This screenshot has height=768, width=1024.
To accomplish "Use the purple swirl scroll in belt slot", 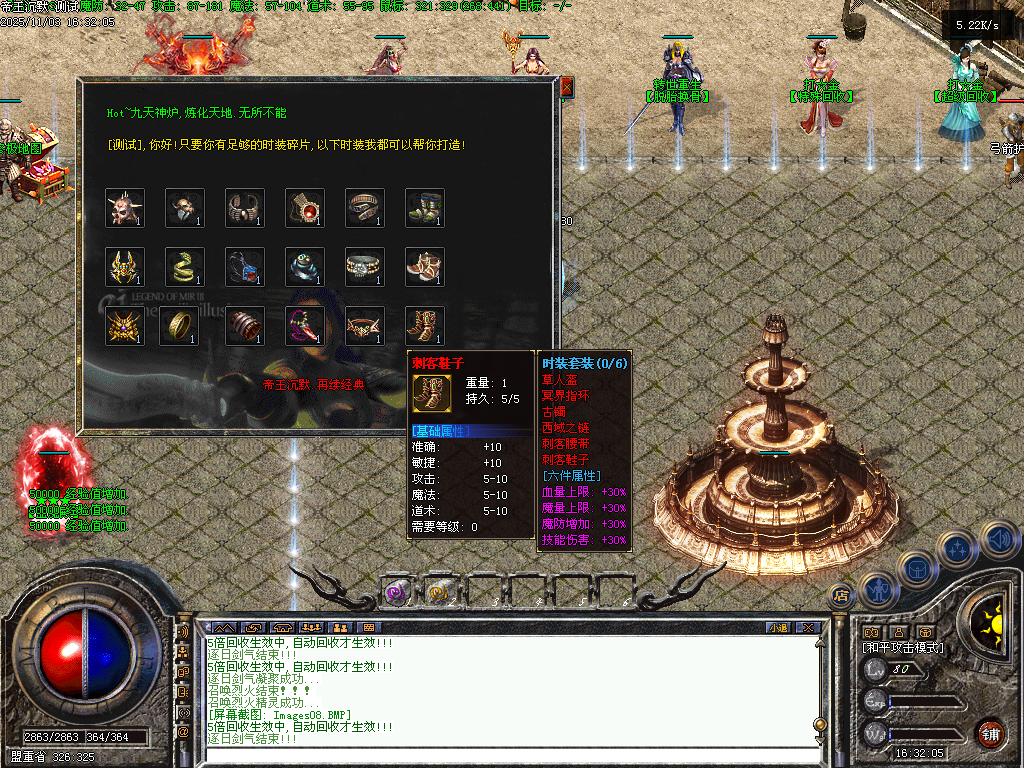I will pos(396,593).
